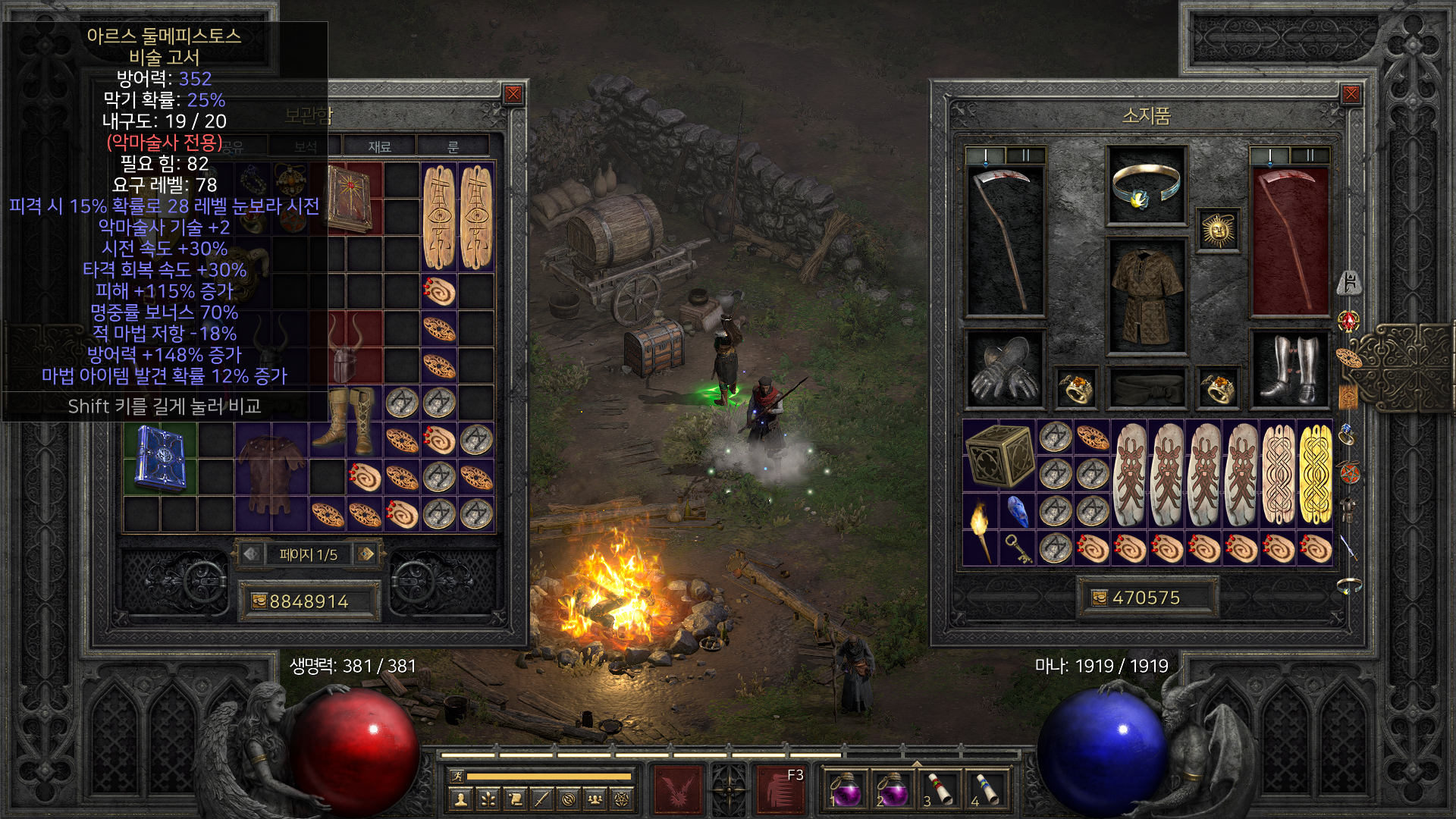Open the stash gold withdraw button
This screenshot has width=1456, height=819.
point(259,601)
